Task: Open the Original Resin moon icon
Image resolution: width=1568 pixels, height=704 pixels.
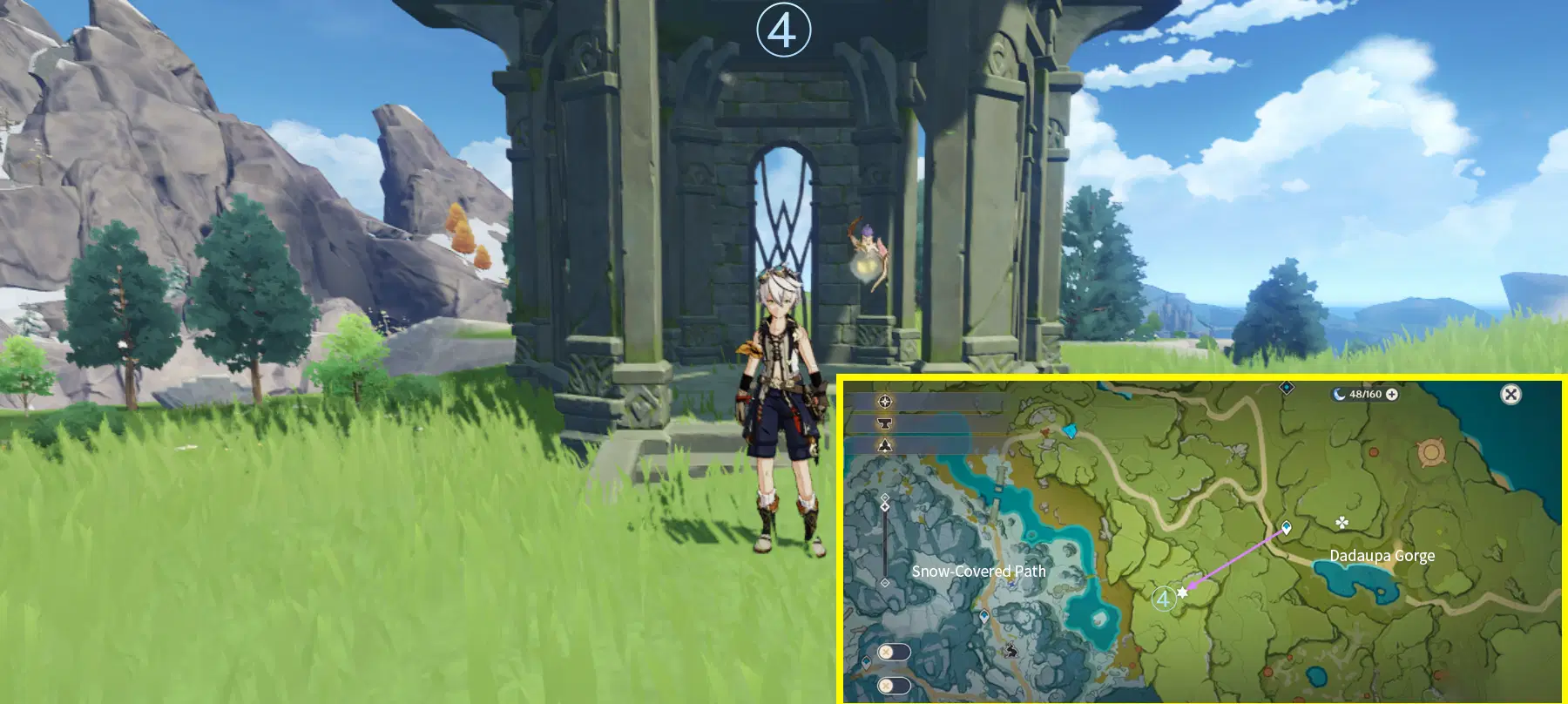Action: coord(1340,394)
